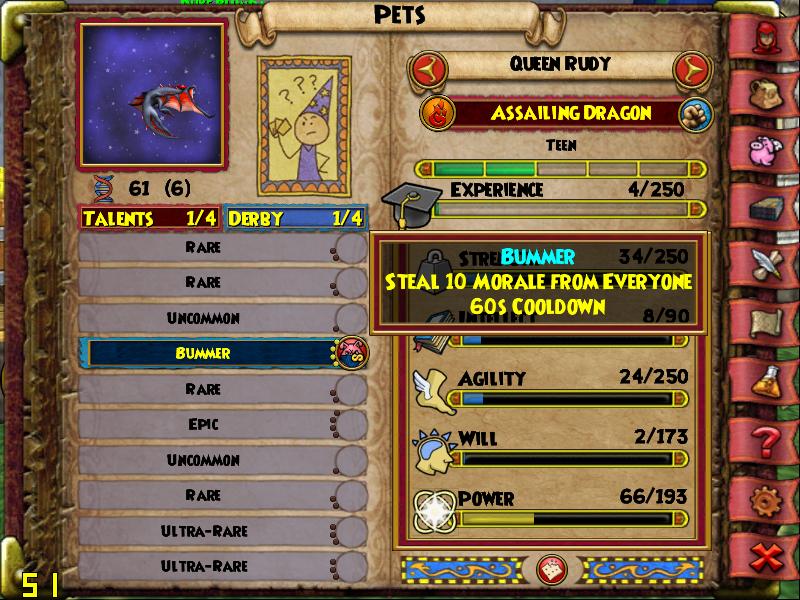Switch to the Derby tab
Viewport: 800px width, 600px height.
click(x=295, y=218)
